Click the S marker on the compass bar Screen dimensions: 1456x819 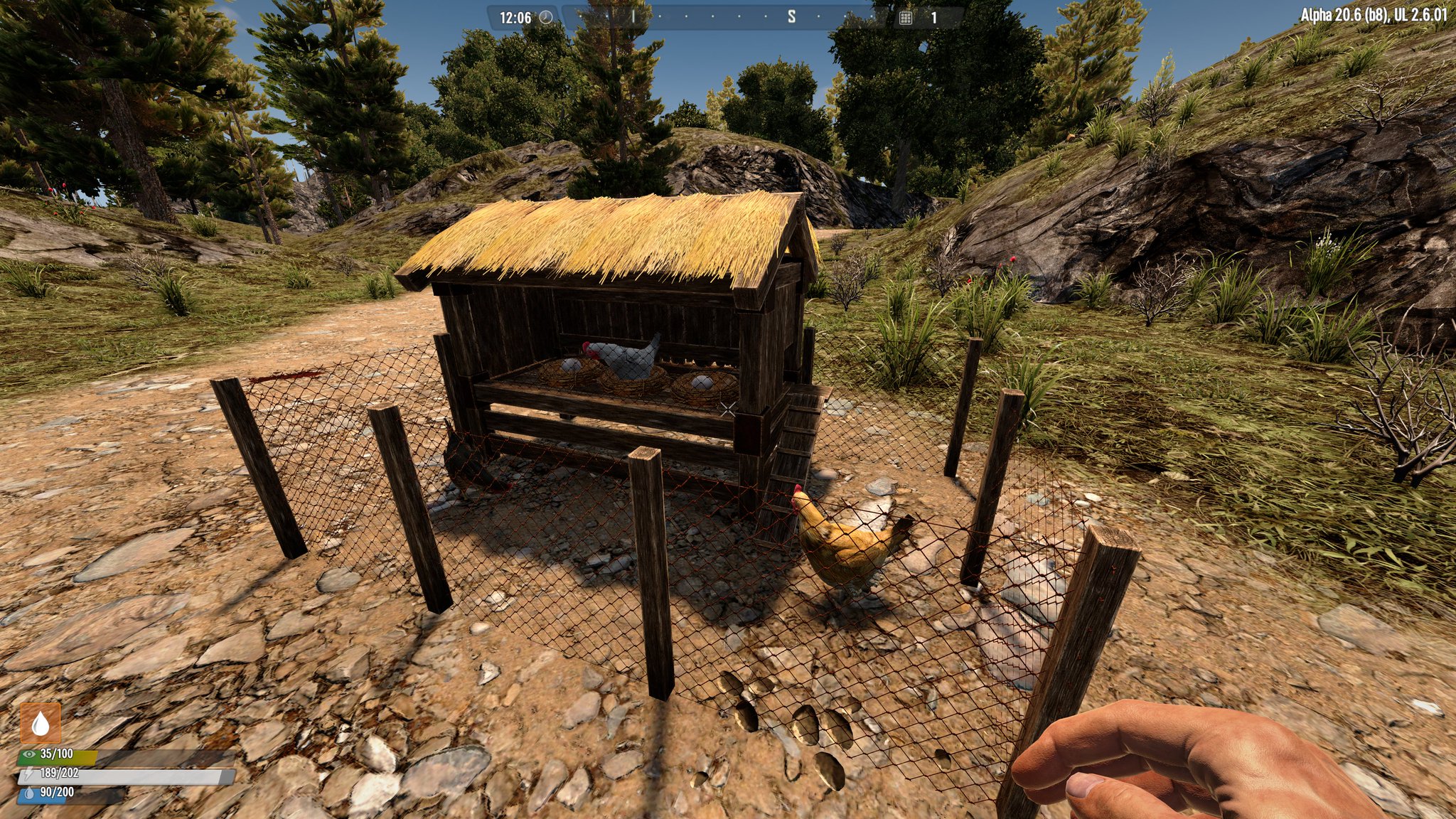point(791,16)
